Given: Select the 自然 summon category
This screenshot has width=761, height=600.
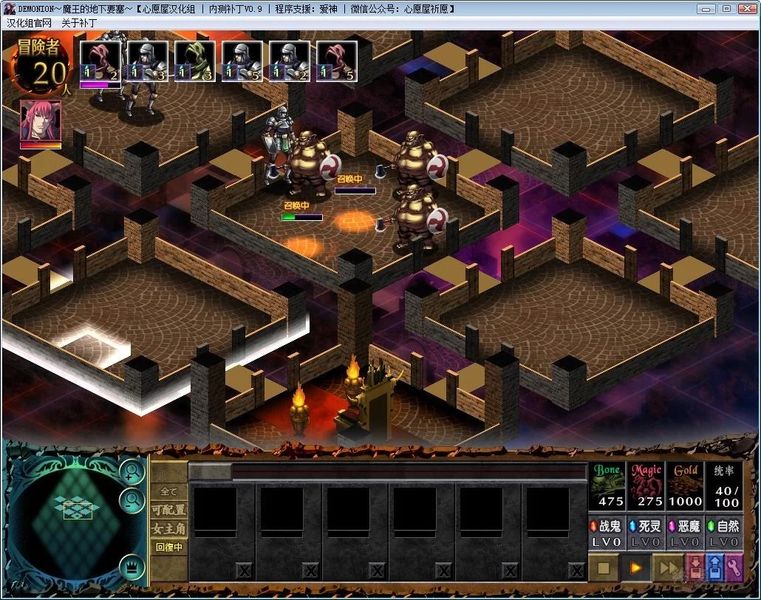Looking at the screenshot, I should click(724, 531).
